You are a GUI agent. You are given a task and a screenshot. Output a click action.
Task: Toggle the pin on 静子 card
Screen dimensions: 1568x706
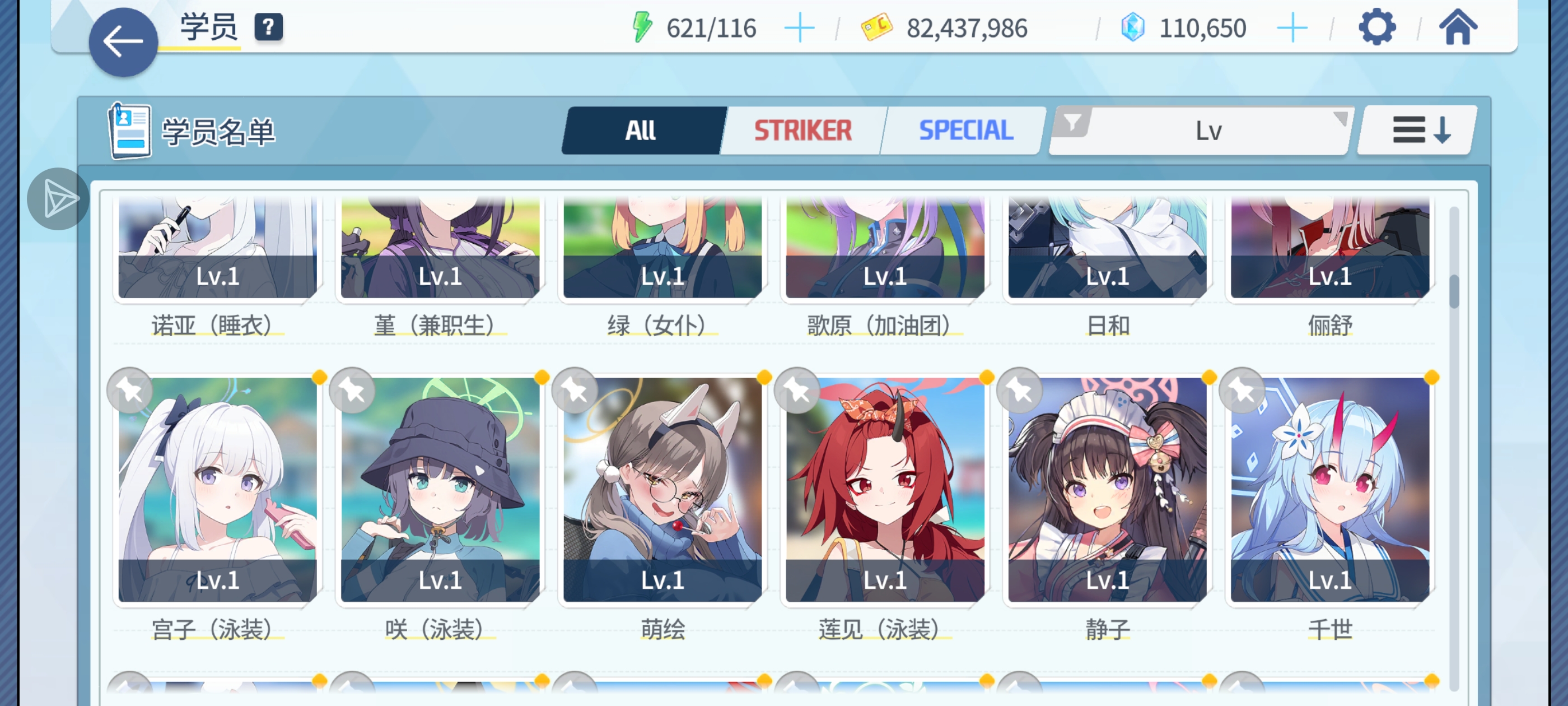point(1020,391)
